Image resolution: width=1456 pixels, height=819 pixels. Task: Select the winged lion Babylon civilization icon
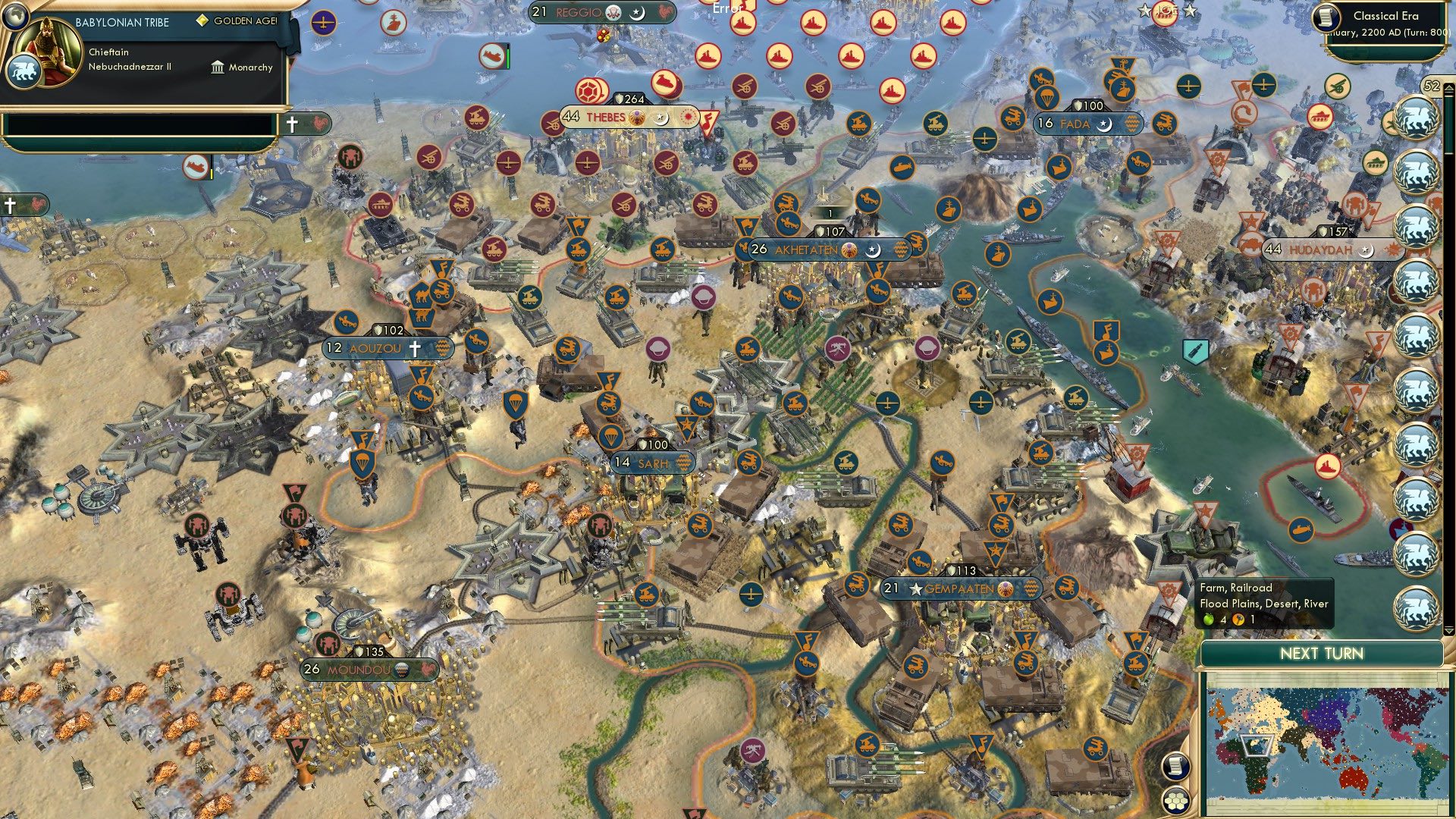click(x=25, y=72)
